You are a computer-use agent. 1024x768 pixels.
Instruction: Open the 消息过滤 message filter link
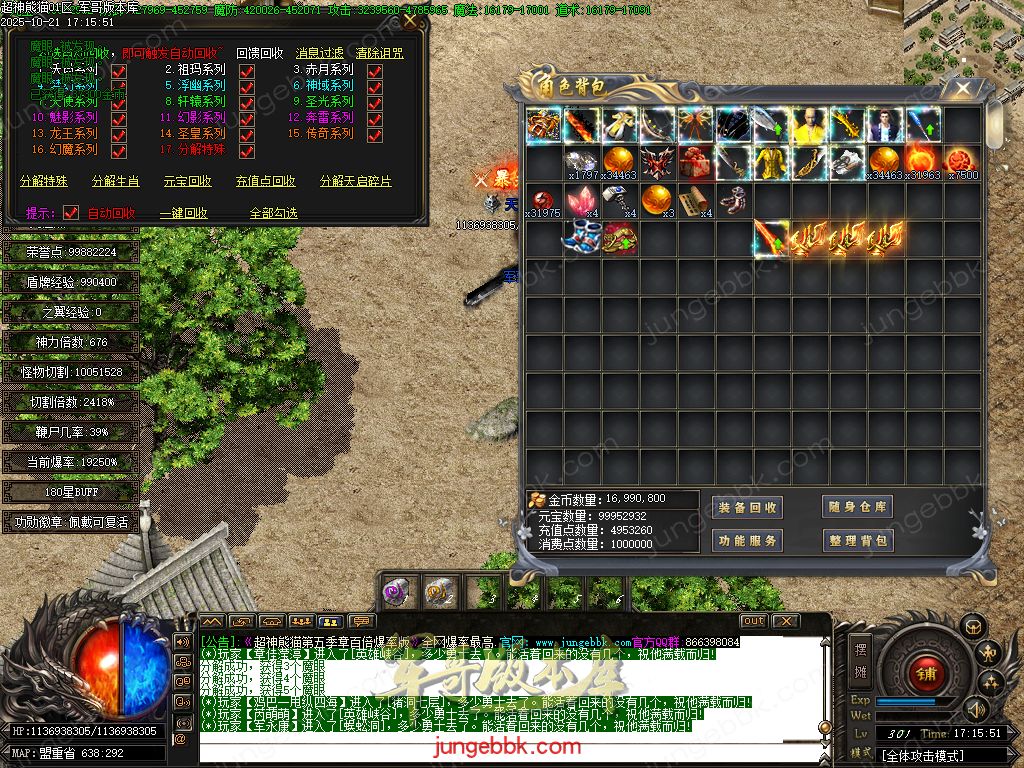click(320, 53)
